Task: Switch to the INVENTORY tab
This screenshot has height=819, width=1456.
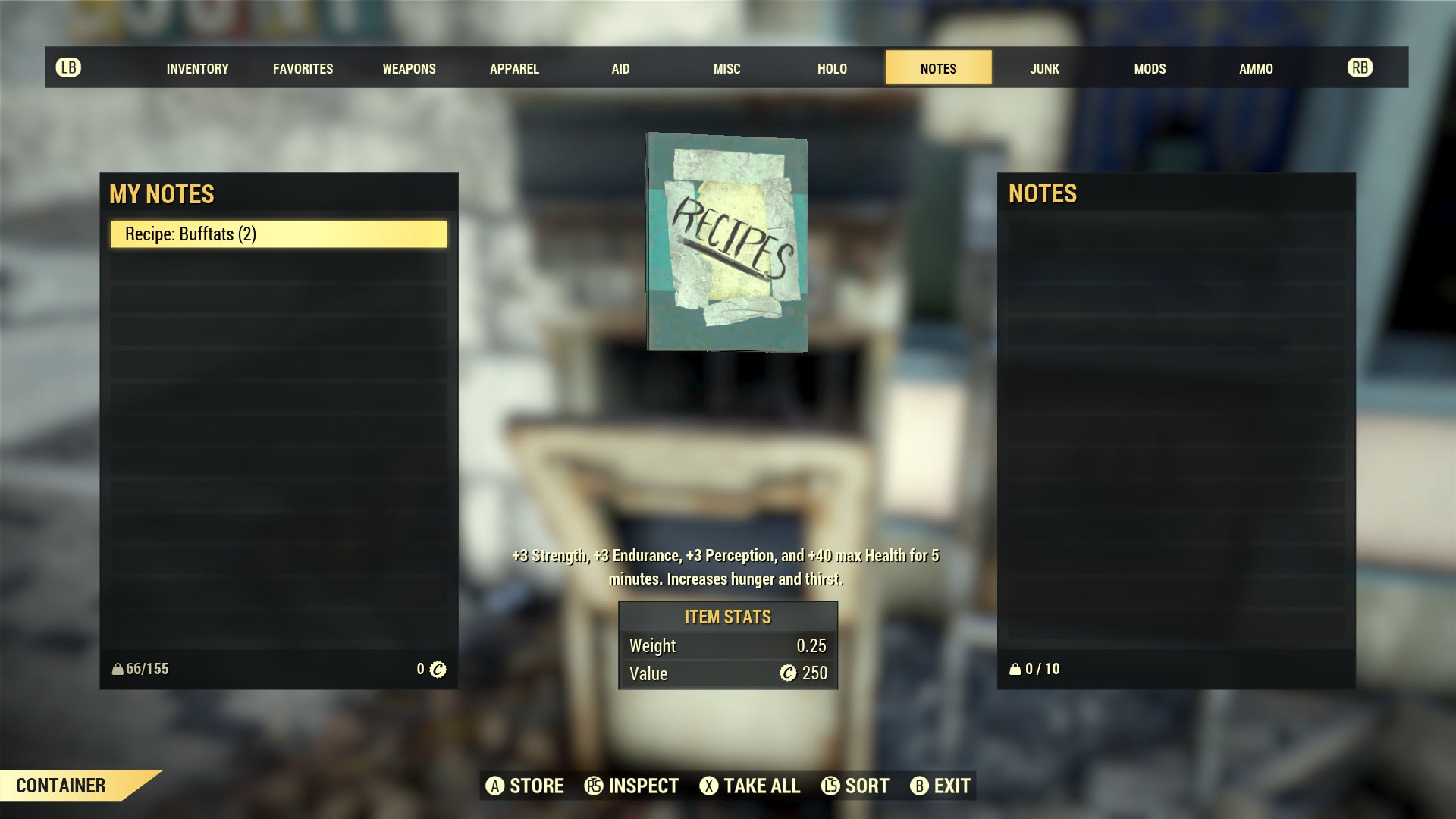Action: pyautogui.click(x=197, y=67)
